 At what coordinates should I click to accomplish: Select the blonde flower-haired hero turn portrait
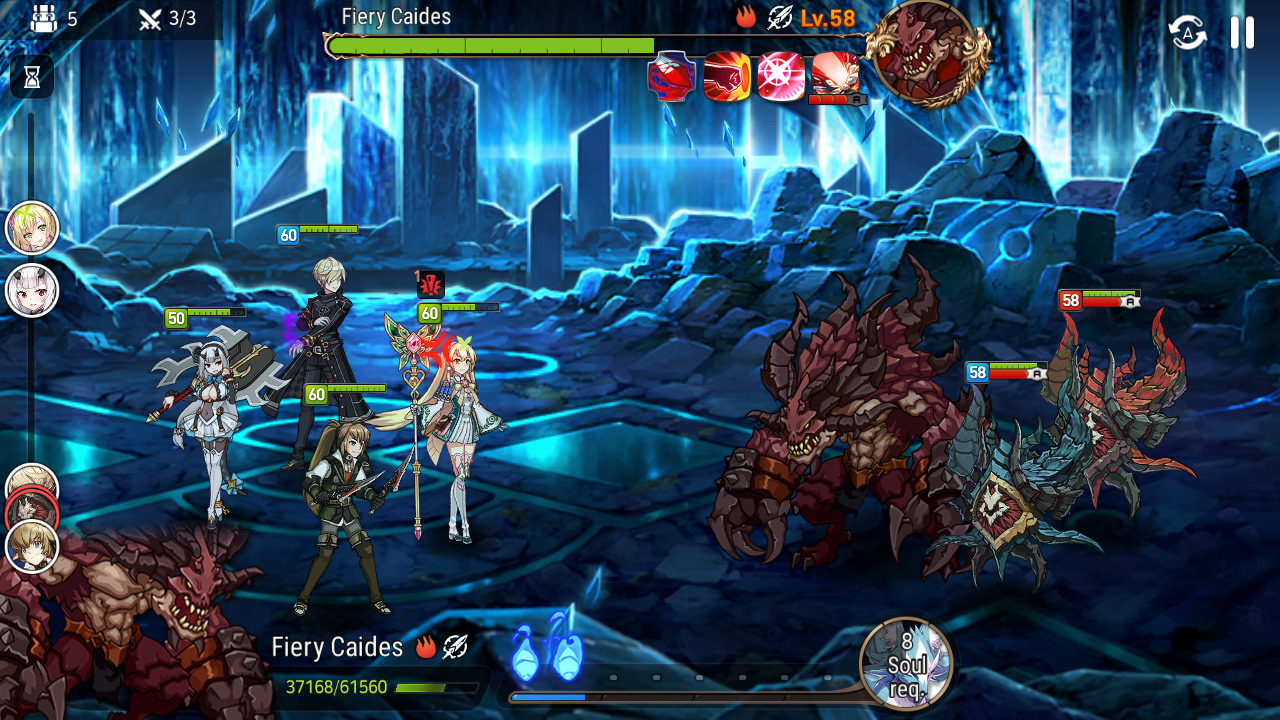[x=32, y=228]
